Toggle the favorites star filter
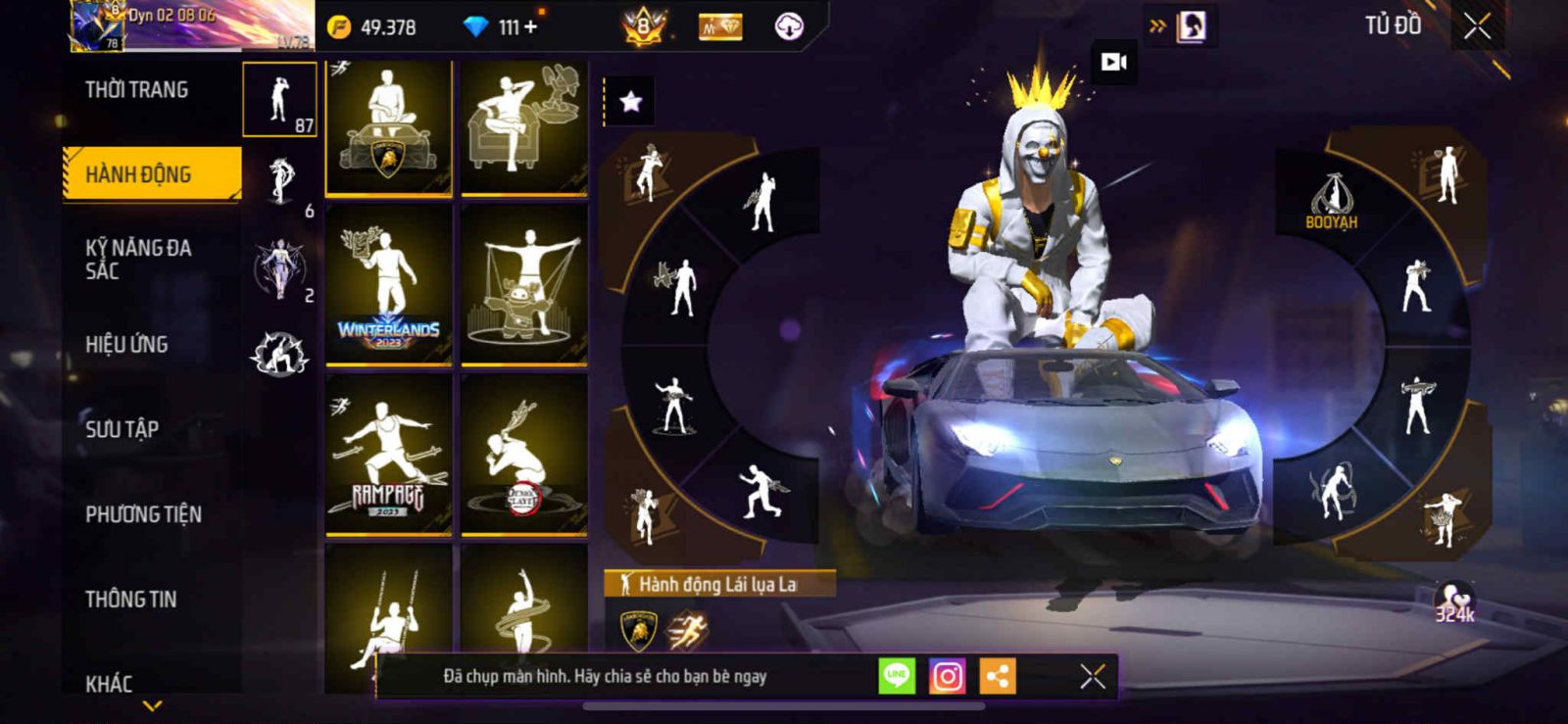Screen dimensions: 1568x724 pyautogui.click(x=630, y=101)
